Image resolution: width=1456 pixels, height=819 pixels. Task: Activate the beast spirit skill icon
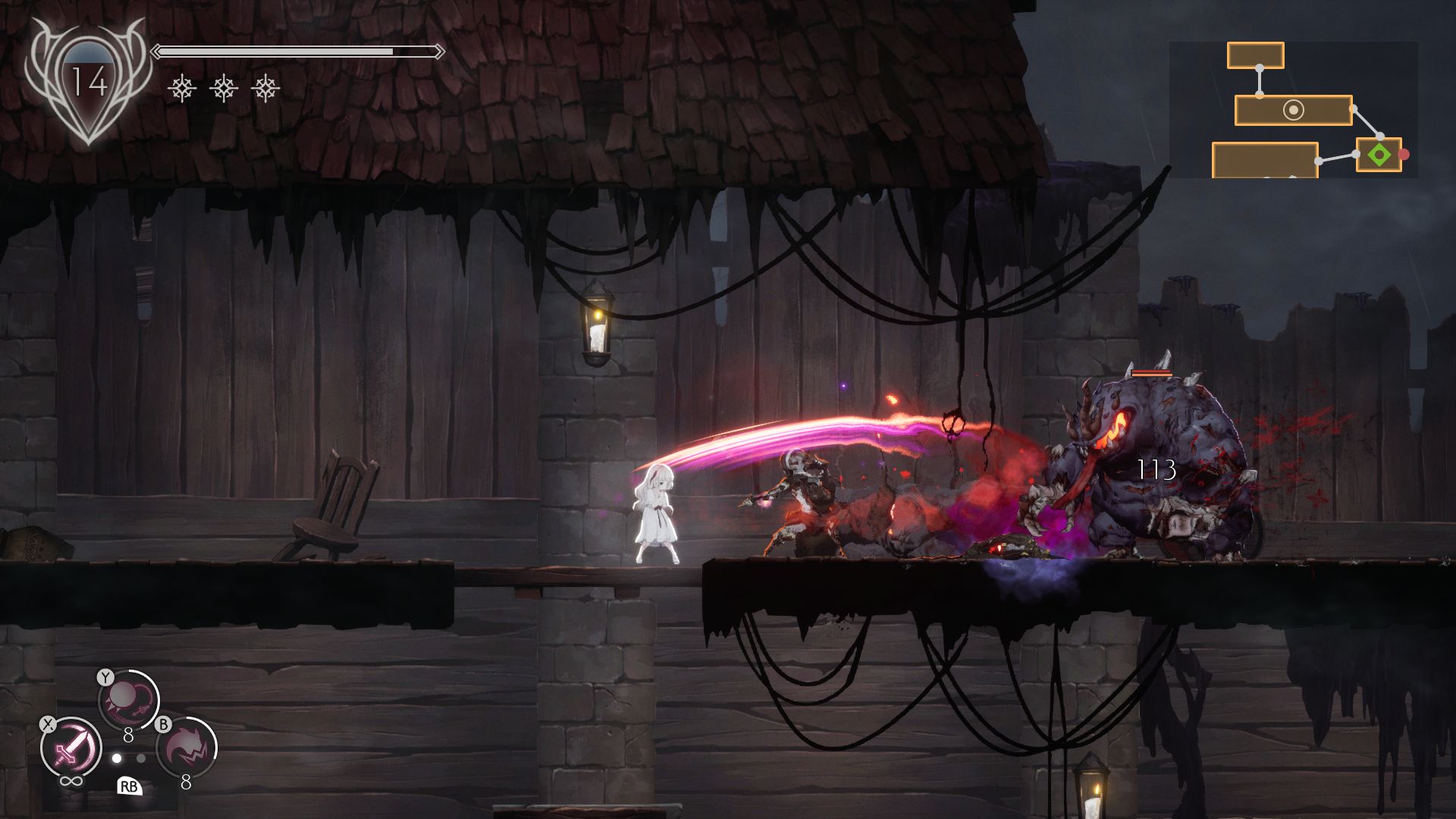[x=186, y=747]
